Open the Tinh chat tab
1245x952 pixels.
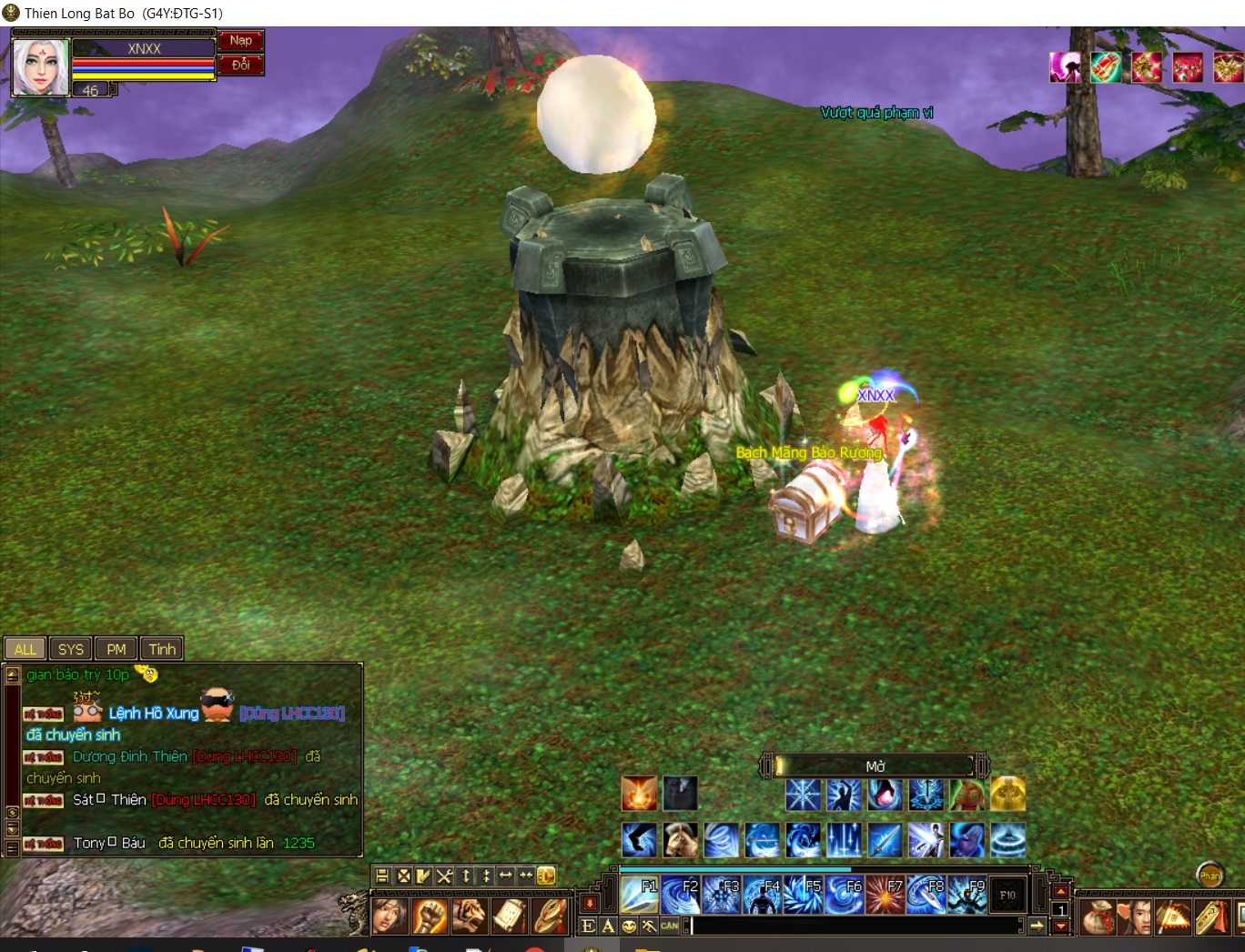click(x=162, y=649)
